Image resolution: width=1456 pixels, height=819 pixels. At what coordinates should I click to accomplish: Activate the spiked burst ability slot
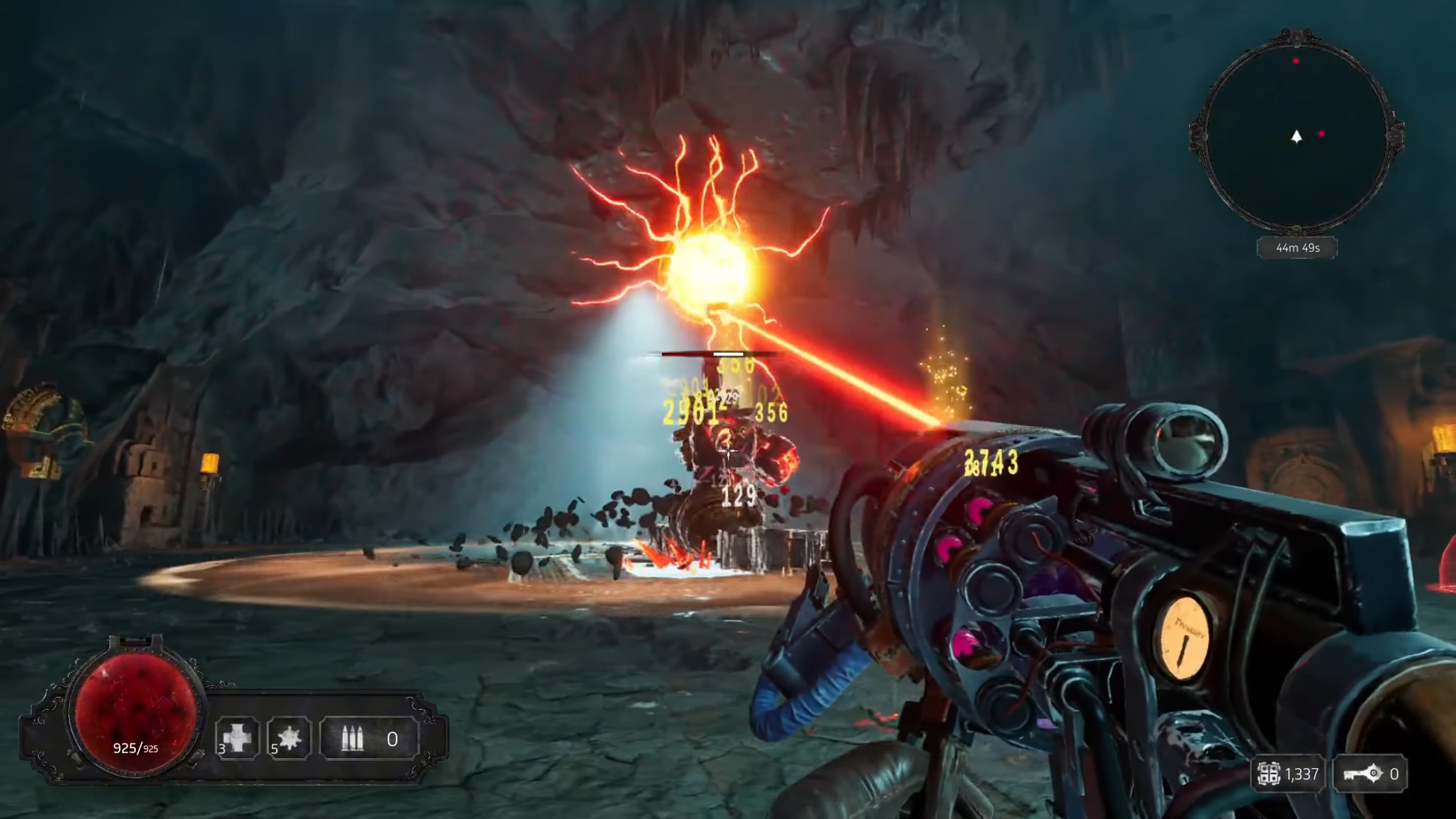(289, 738)
